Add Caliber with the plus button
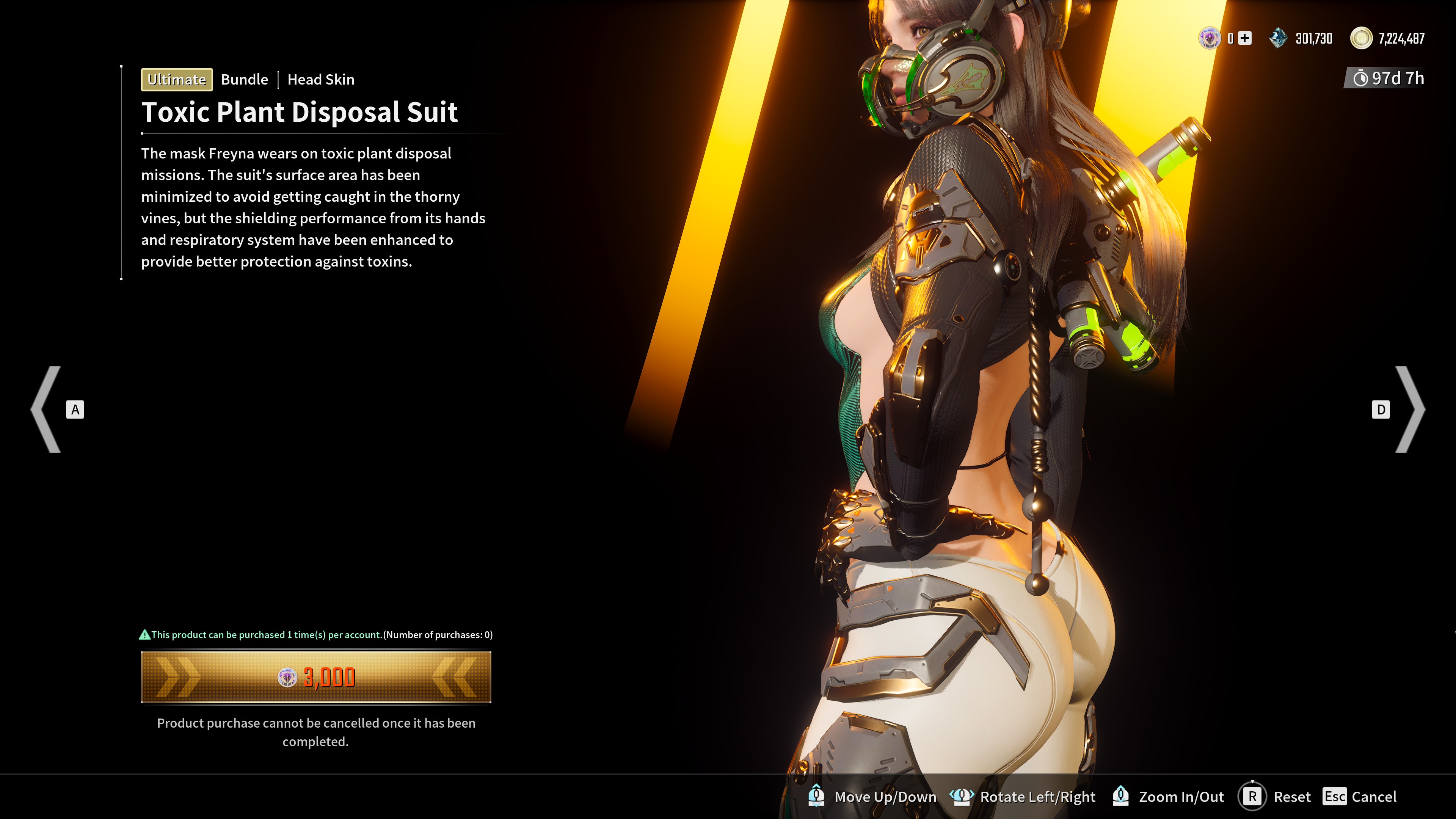This screenshot has height=819, width=1456. (1244, 38)
